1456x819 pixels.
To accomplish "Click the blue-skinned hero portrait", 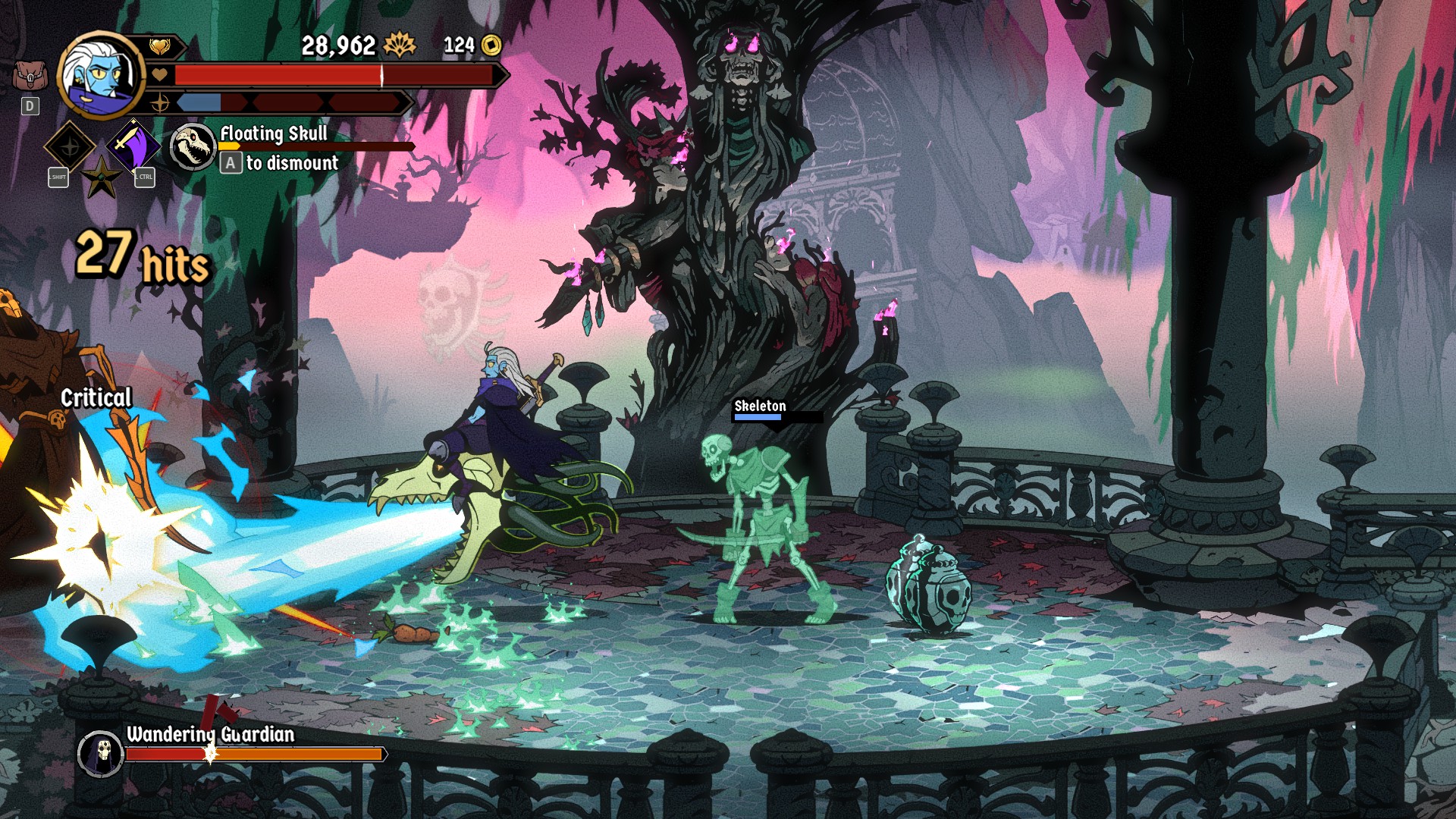I will pyautogui.click(x=101, y=74).
